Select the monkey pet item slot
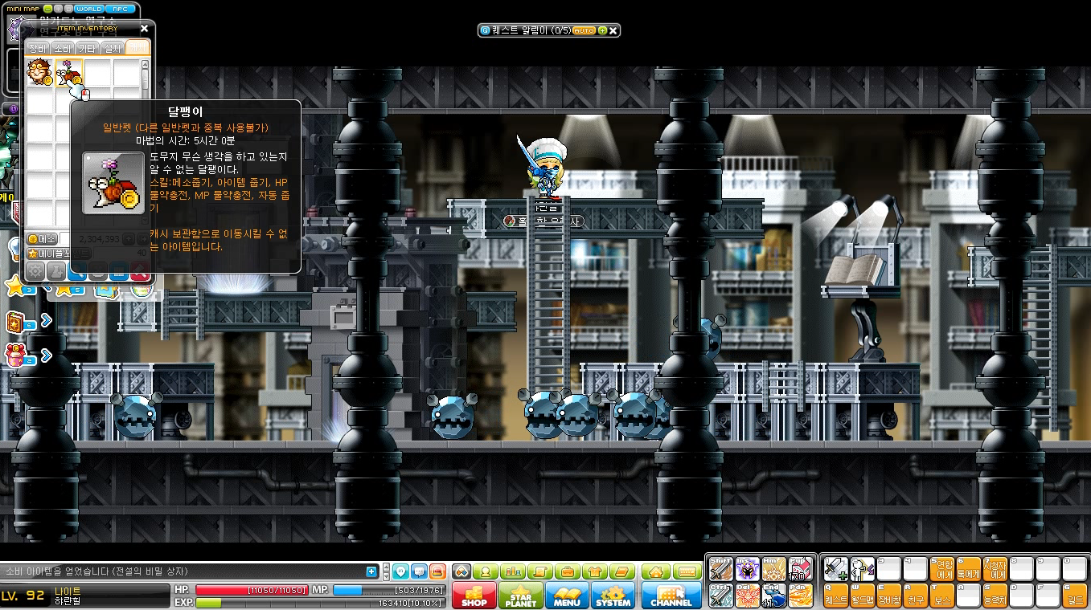The image size is (1091, 610). (x=40, y=73)
